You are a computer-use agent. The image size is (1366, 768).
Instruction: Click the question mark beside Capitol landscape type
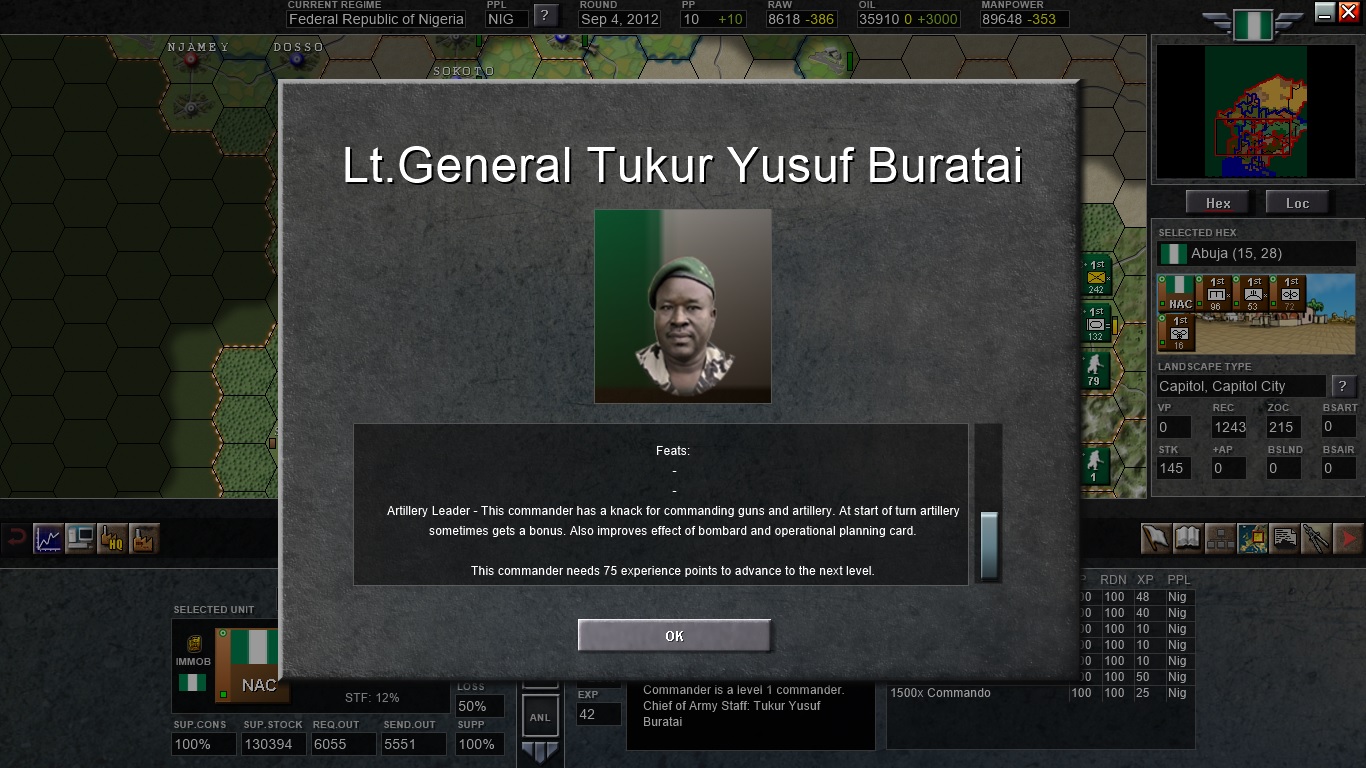tap(1344, 386)
